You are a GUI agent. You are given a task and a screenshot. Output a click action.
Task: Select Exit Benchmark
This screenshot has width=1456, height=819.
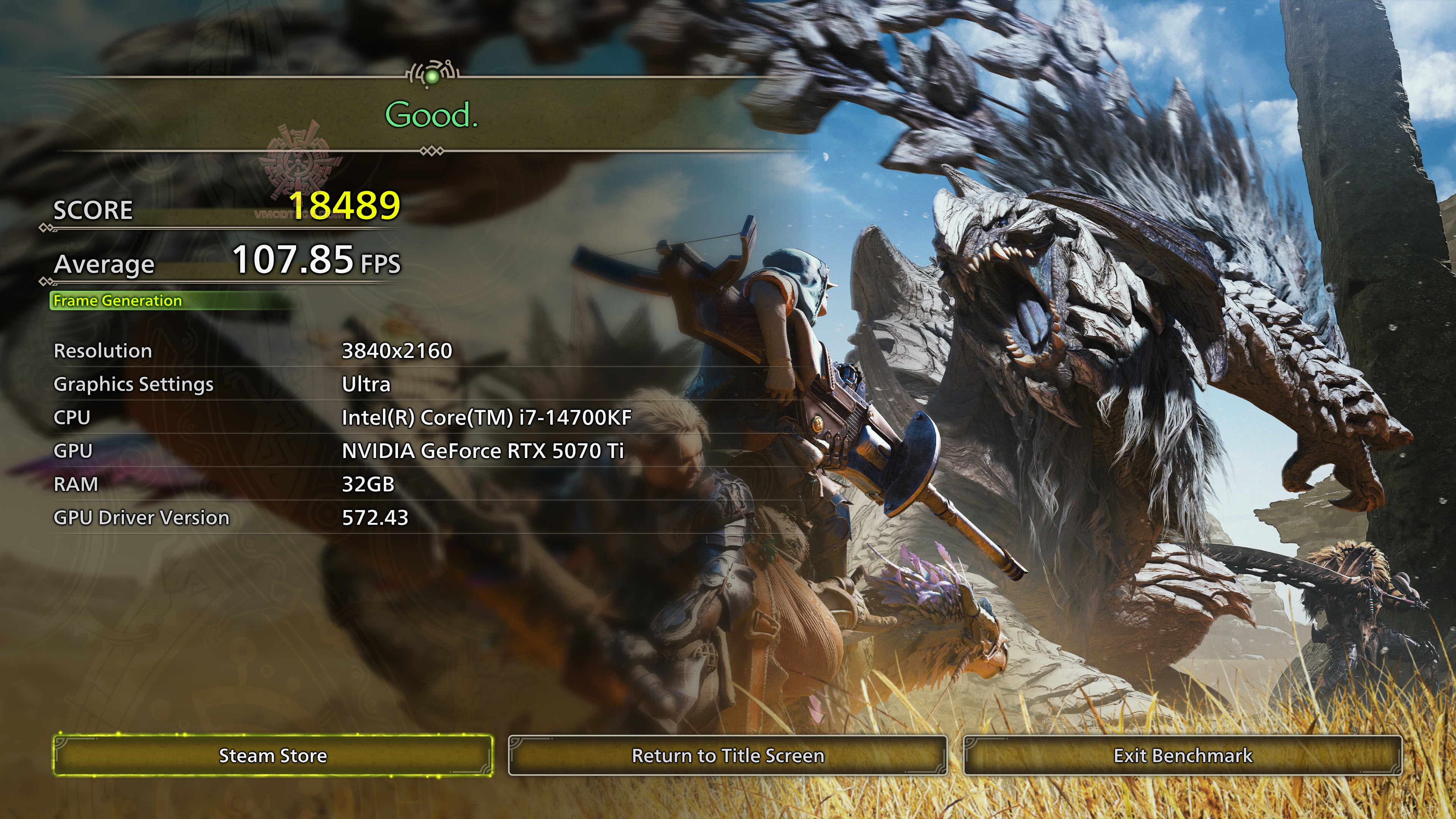click(x=1183, y=755)
